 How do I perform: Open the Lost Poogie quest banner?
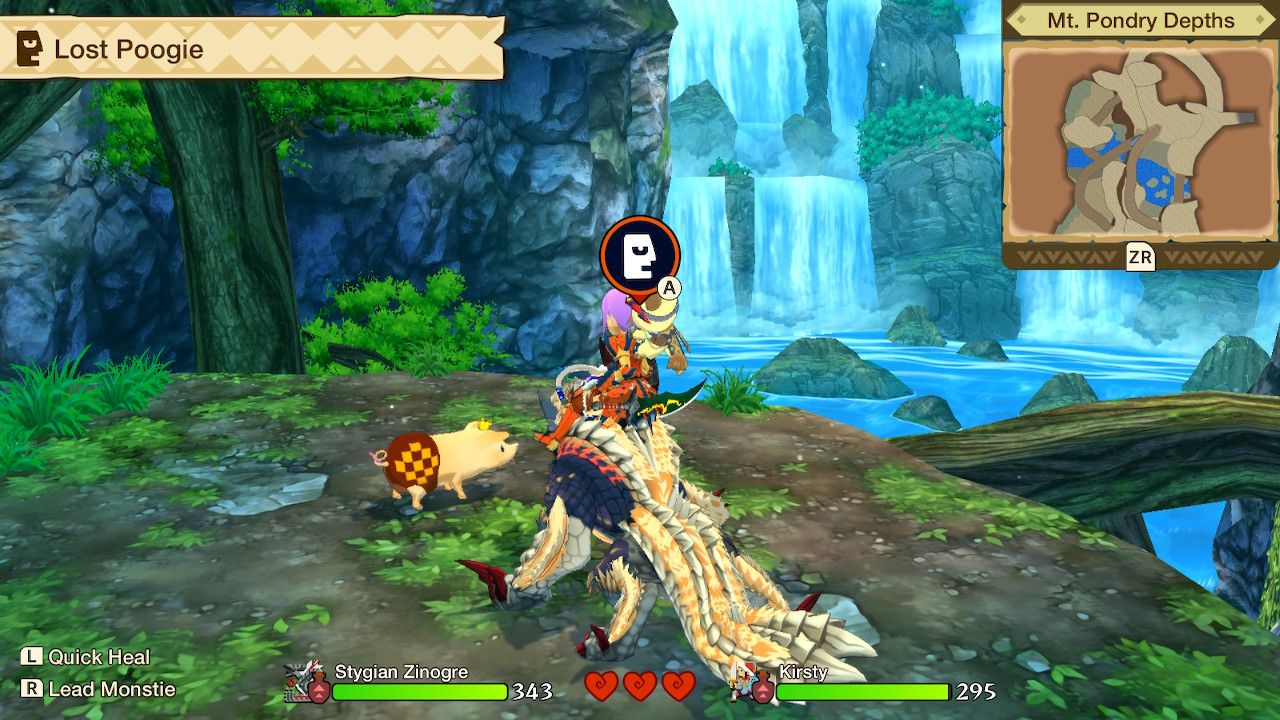pos(250,47)
